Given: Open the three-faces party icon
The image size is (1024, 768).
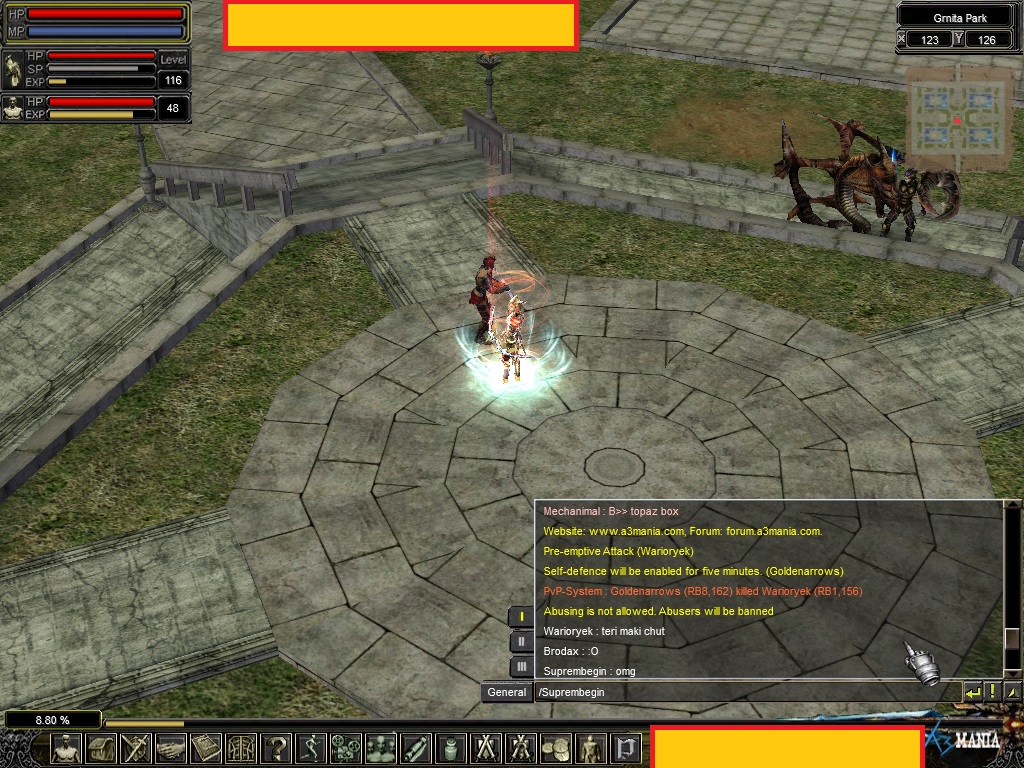Looking at the screenshot, I should tap(381, 748).
